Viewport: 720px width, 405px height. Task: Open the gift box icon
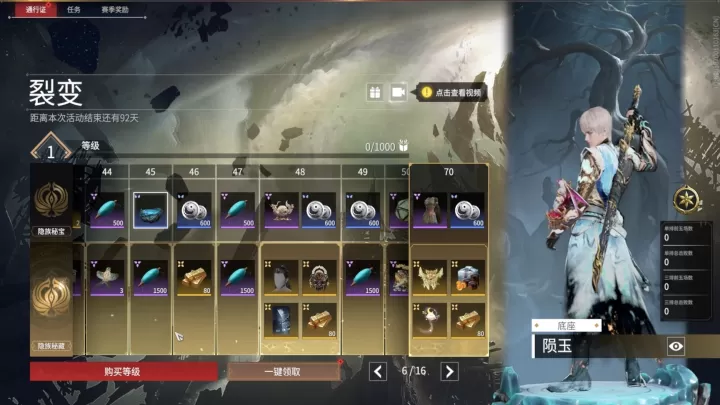[374, 92]
